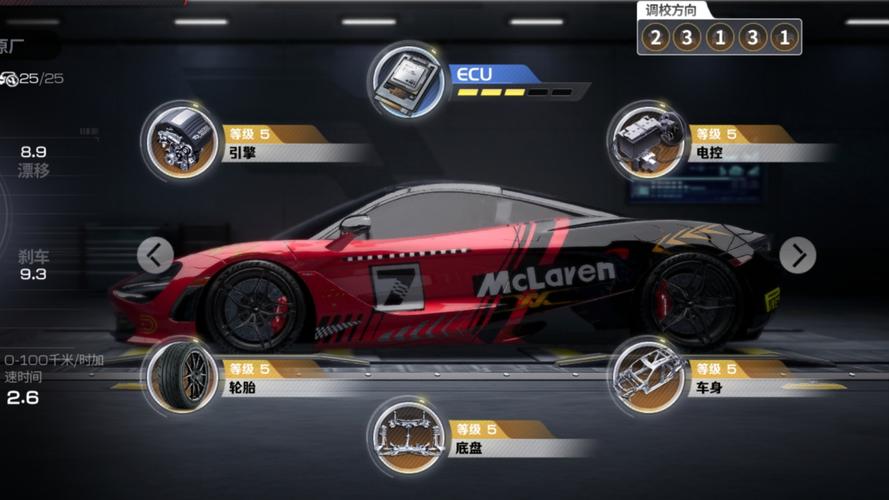Show the previous car with left arrow

coord(155,255)
